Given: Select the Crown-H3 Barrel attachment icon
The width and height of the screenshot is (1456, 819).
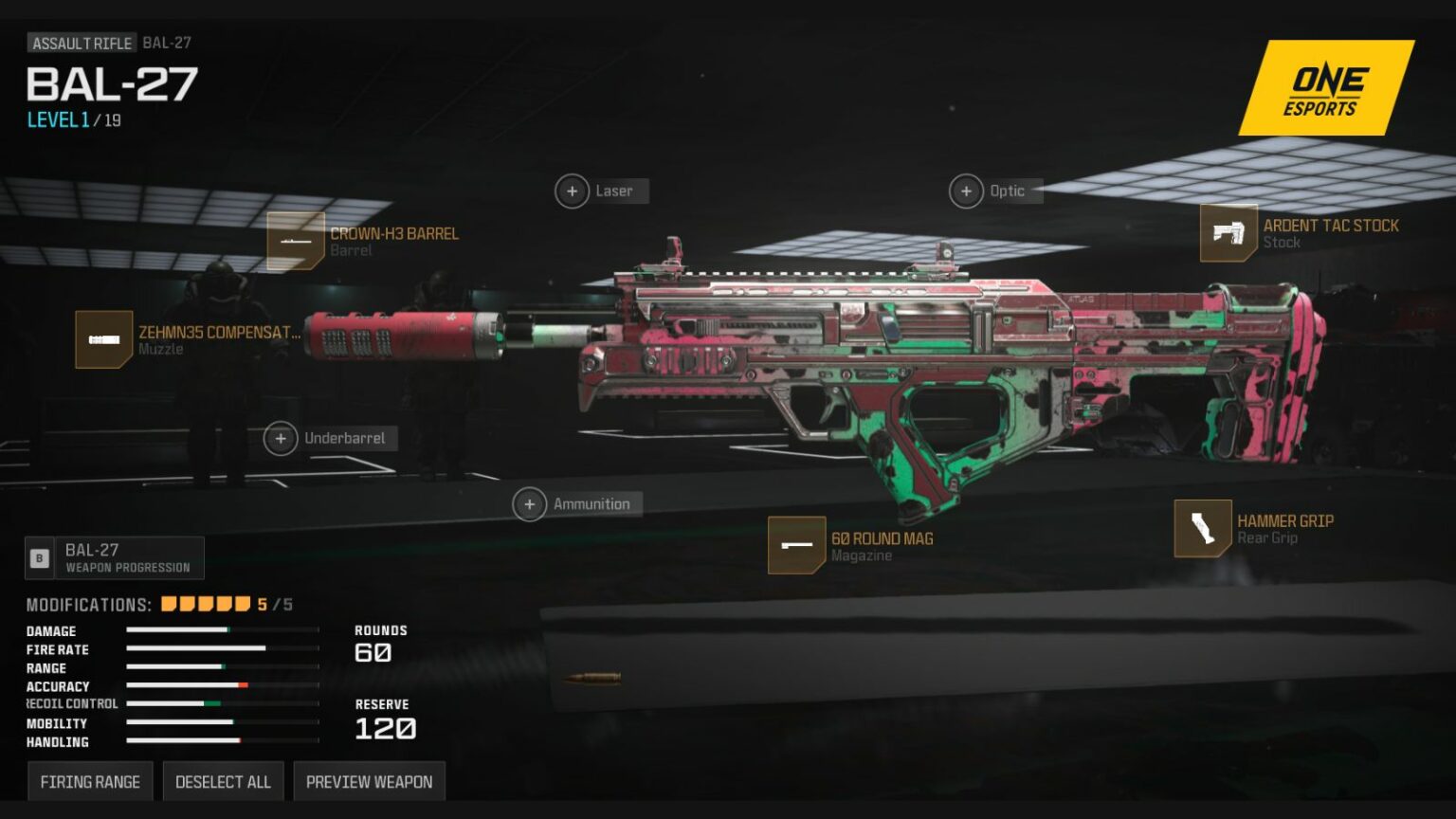Looking at the screenshot, I should pos(297,242).
